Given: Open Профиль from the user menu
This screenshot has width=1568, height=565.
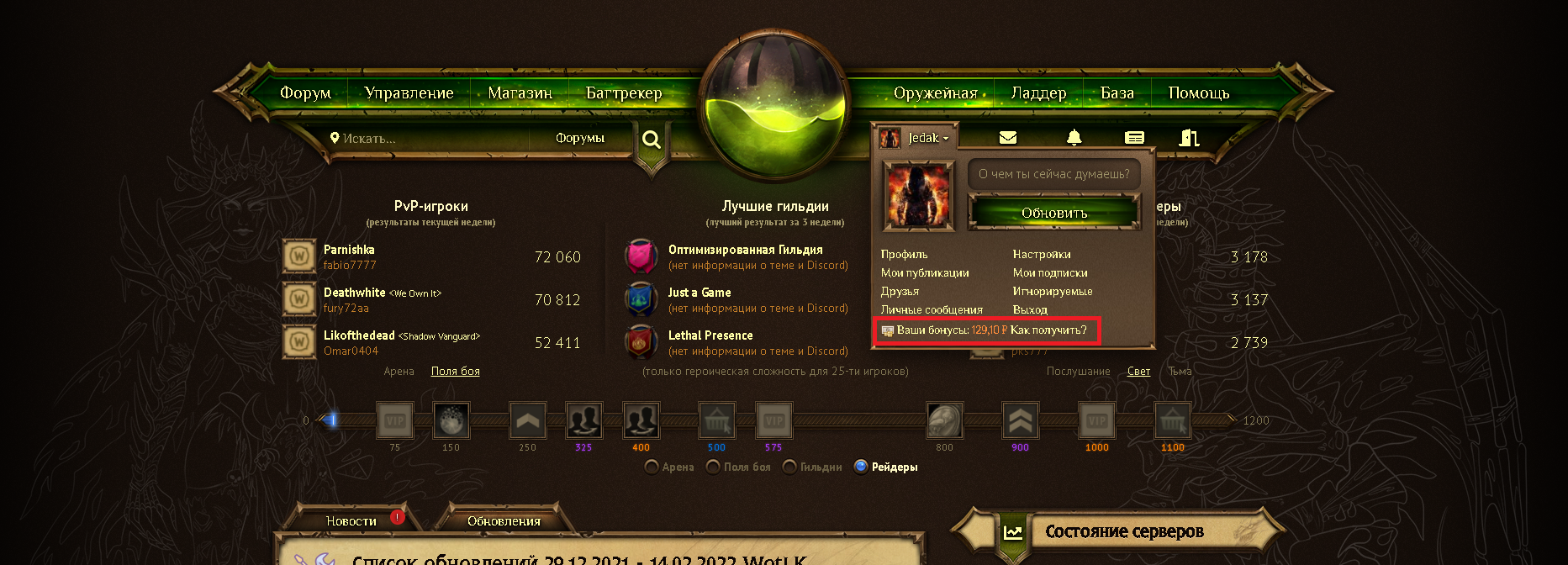Looking at the screenshot, I should 904,254.
